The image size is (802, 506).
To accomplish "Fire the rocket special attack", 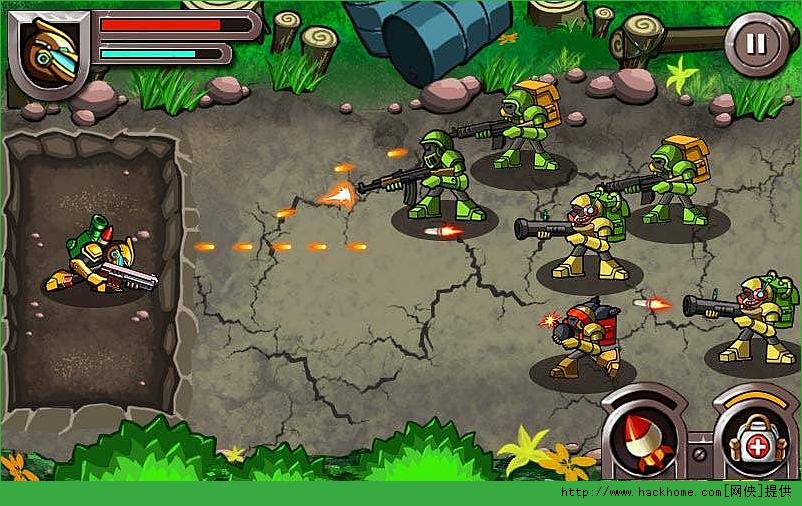I will pos(641,440).
